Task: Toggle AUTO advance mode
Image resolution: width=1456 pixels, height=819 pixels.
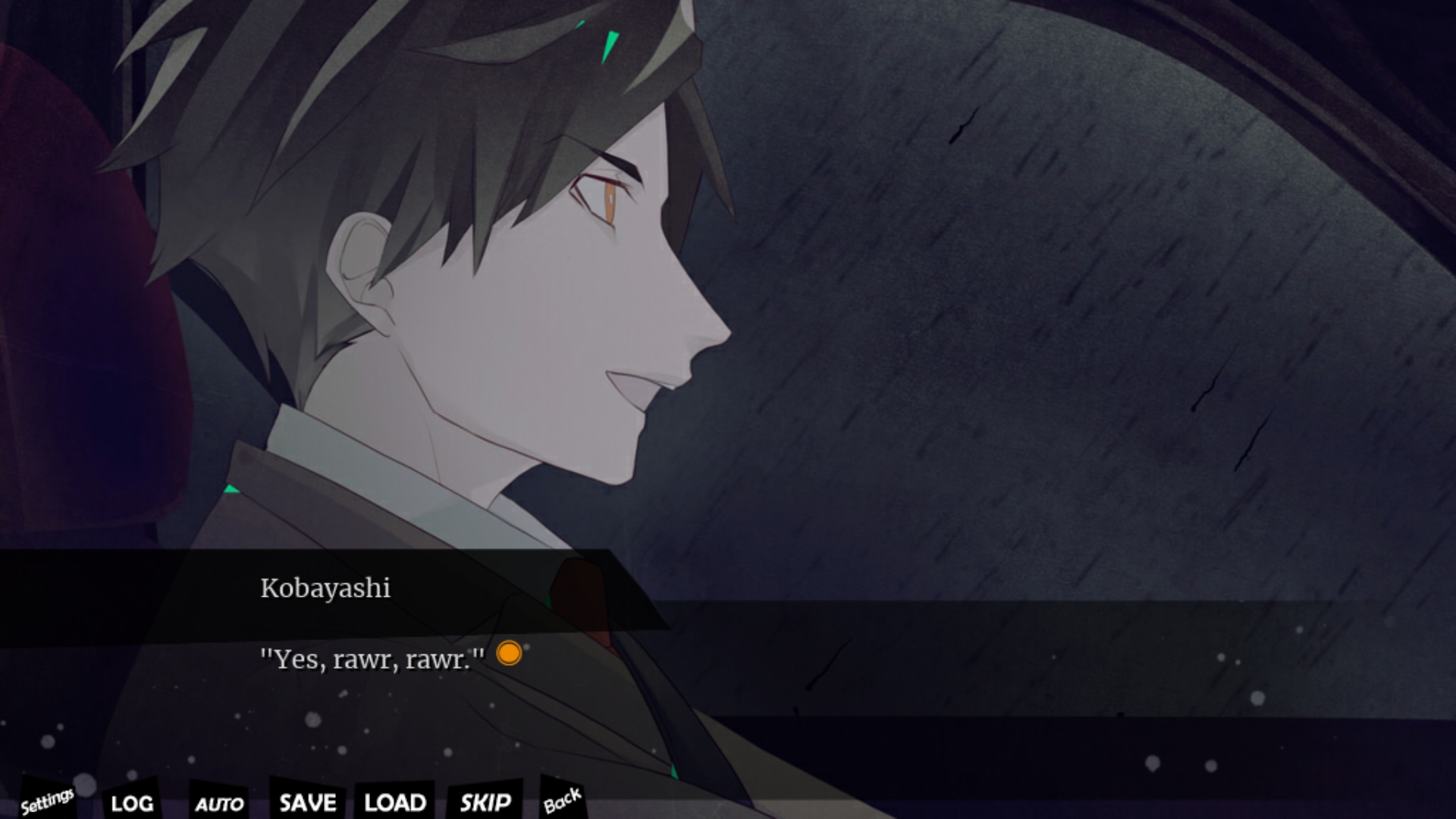Action: point(219,804)
